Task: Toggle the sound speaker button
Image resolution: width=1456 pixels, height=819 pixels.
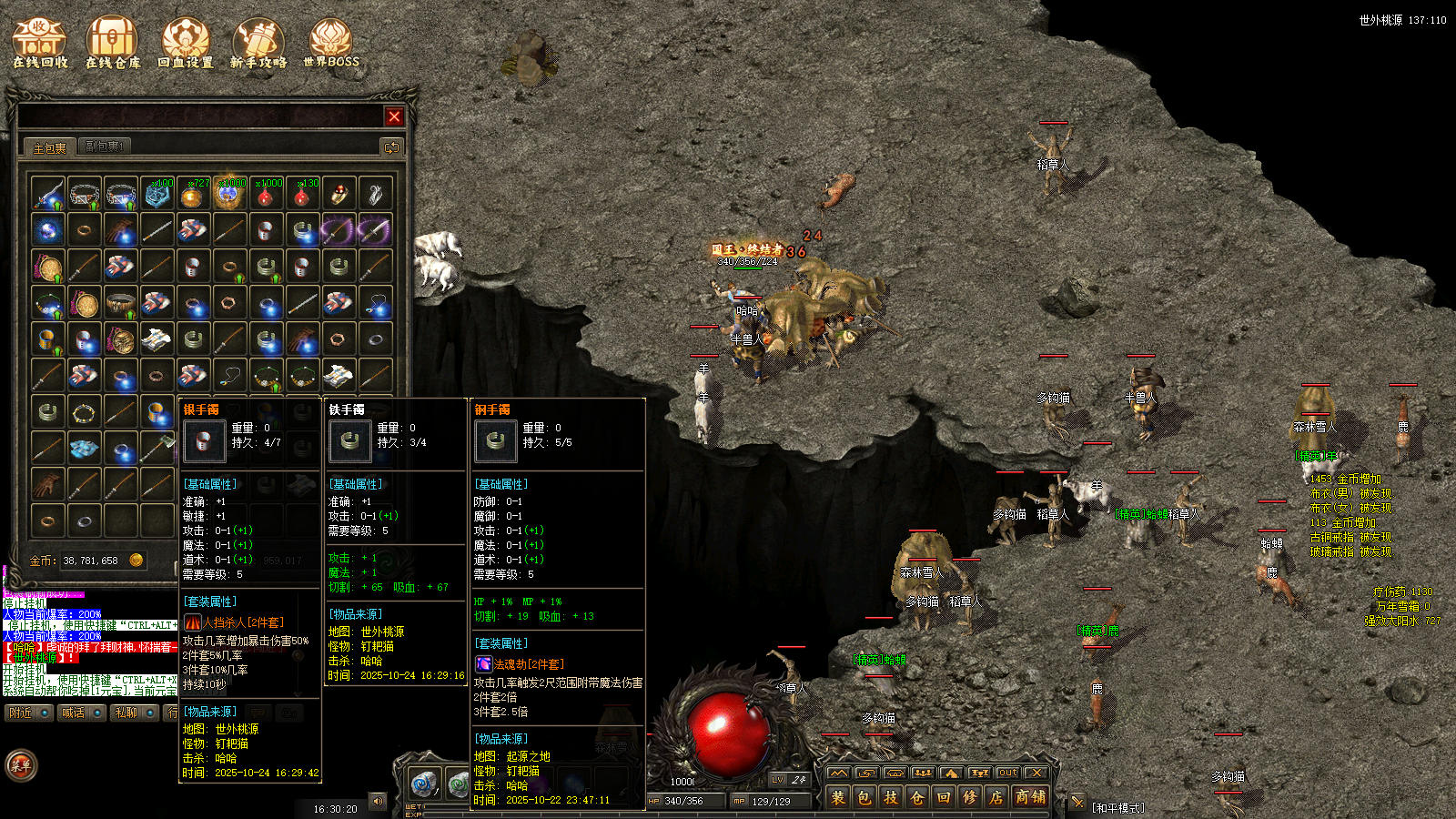Action: [x=378, y=801]
